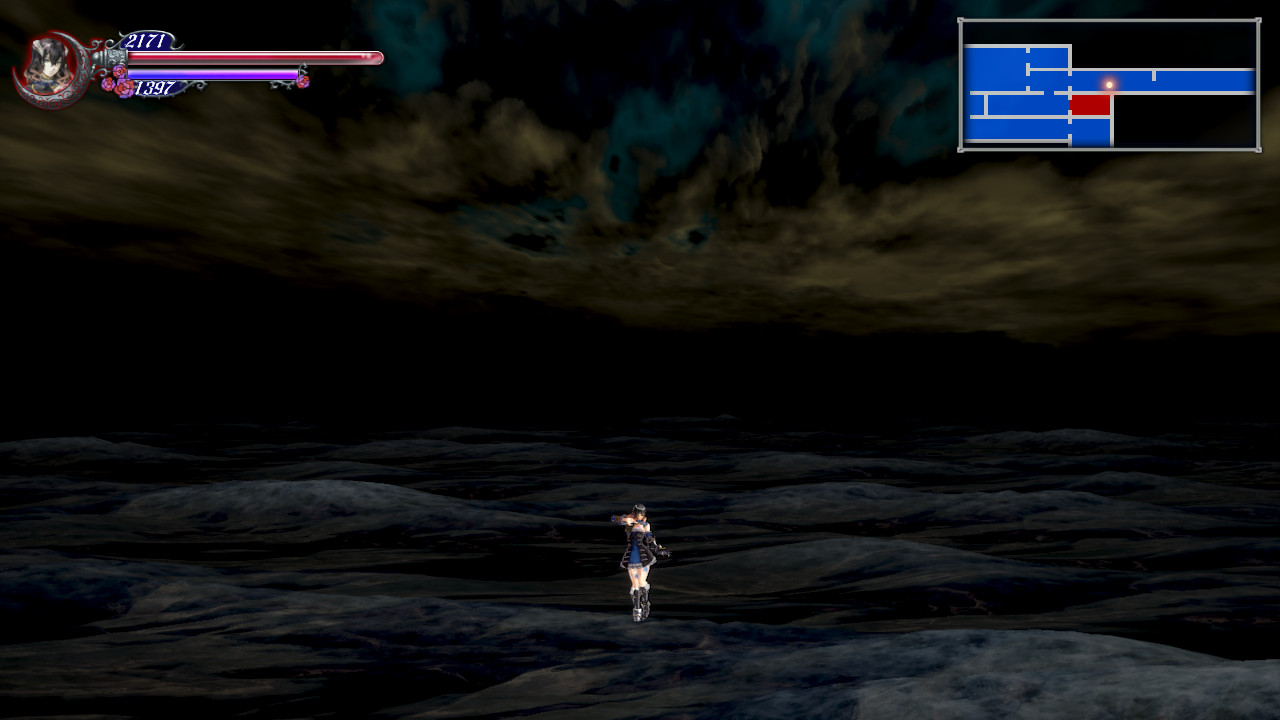
Task: Click the minimap in the corner
Action: coord(1108,85)
